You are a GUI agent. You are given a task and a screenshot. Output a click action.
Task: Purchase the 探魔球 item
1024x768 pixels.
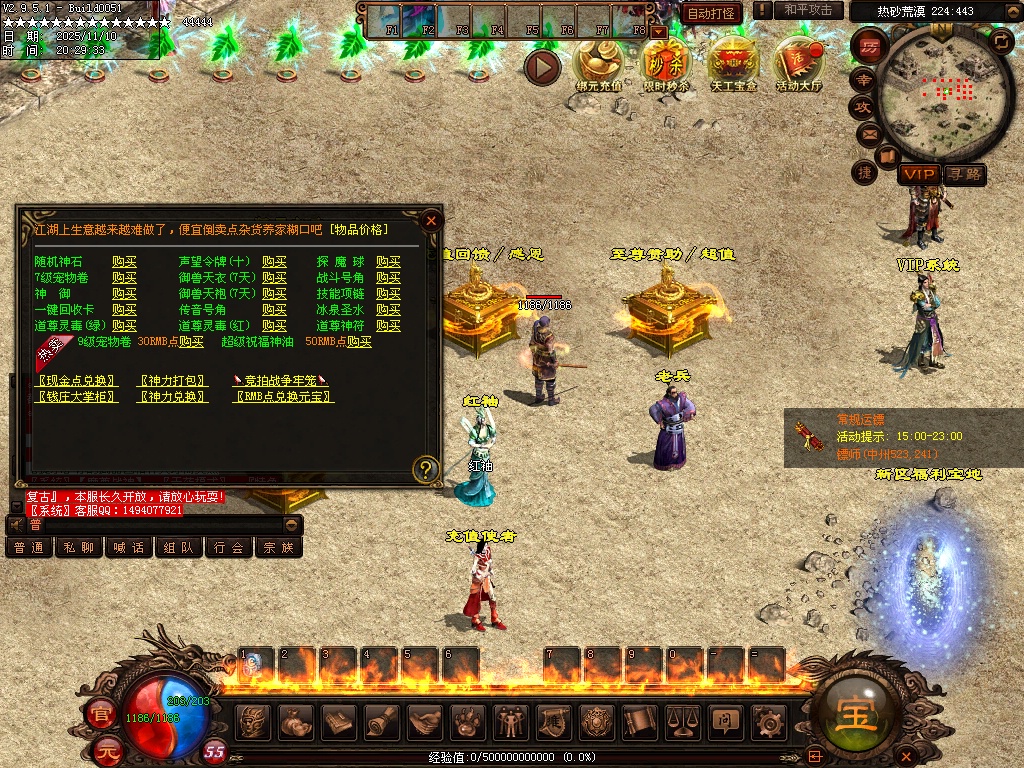388,262
